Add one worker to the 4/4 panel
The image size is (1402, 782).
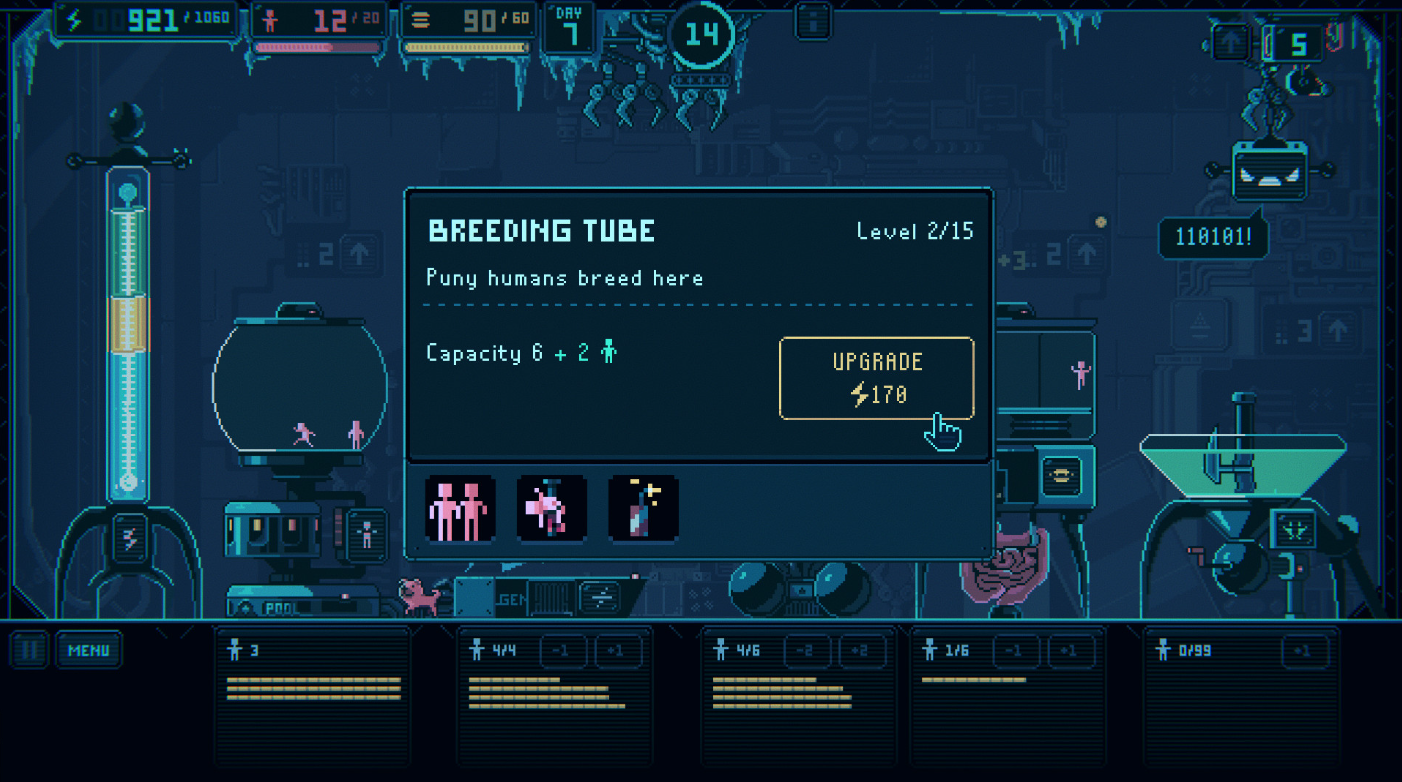click(619, 652)
